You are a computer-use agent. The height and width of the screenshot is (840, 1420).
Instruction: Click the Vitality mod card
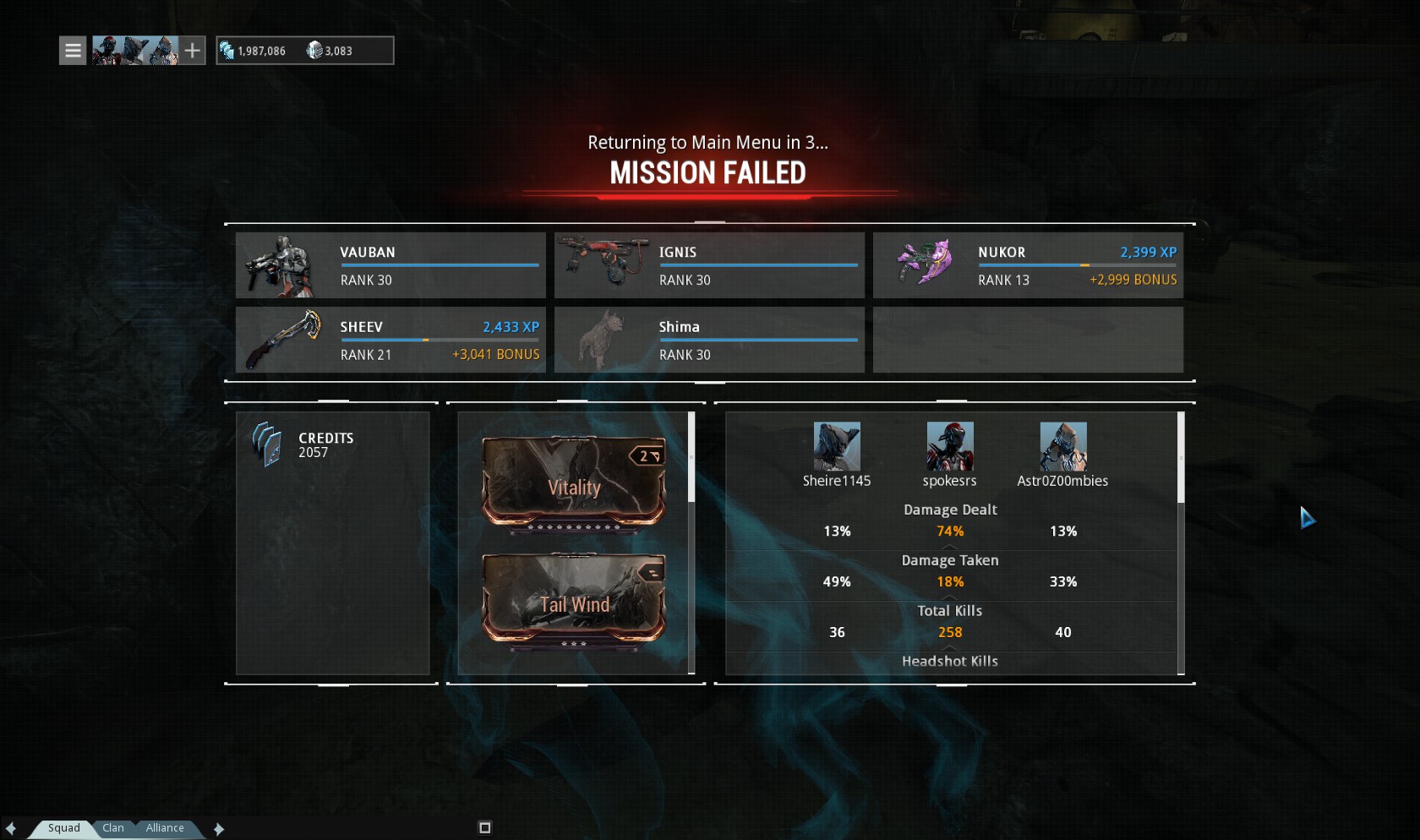pos(574,483)
